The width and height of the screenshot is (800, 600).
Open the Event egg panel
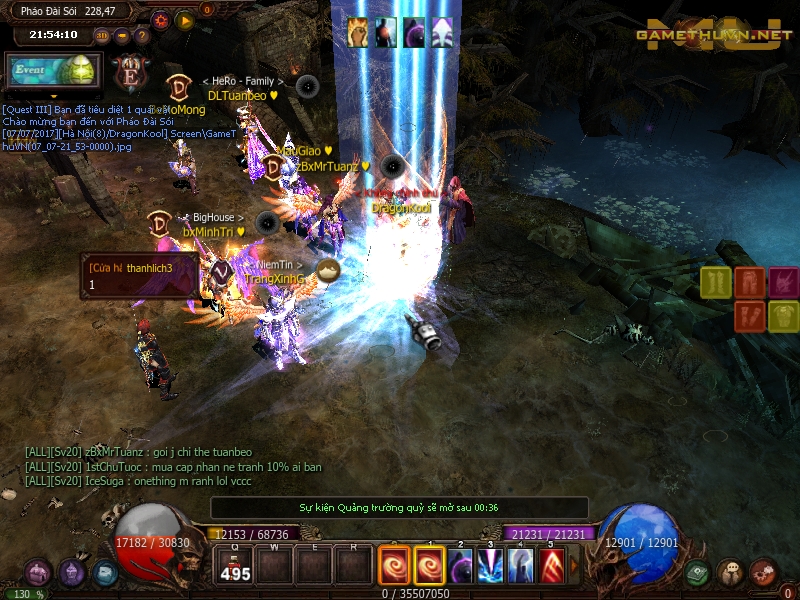tap(53, 72)
